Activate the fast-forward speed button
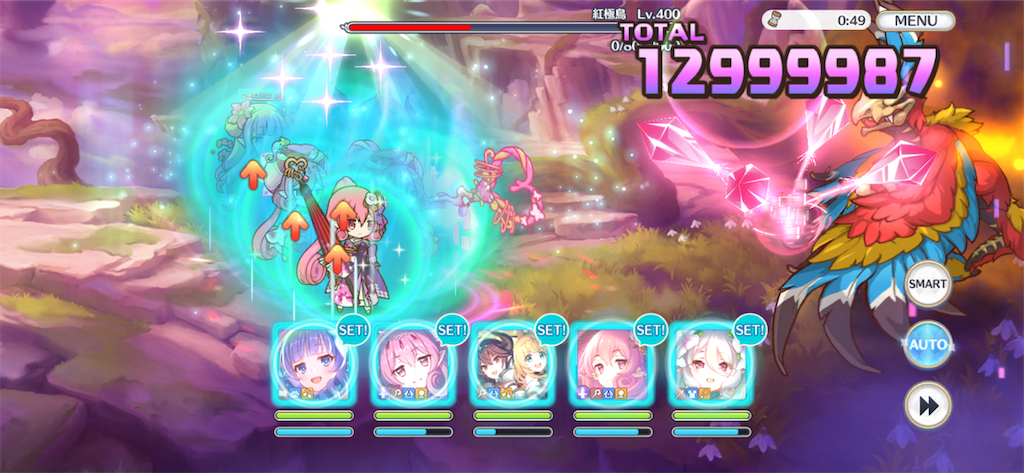Viewport: 1024px width, 473px height. point(927,405)
